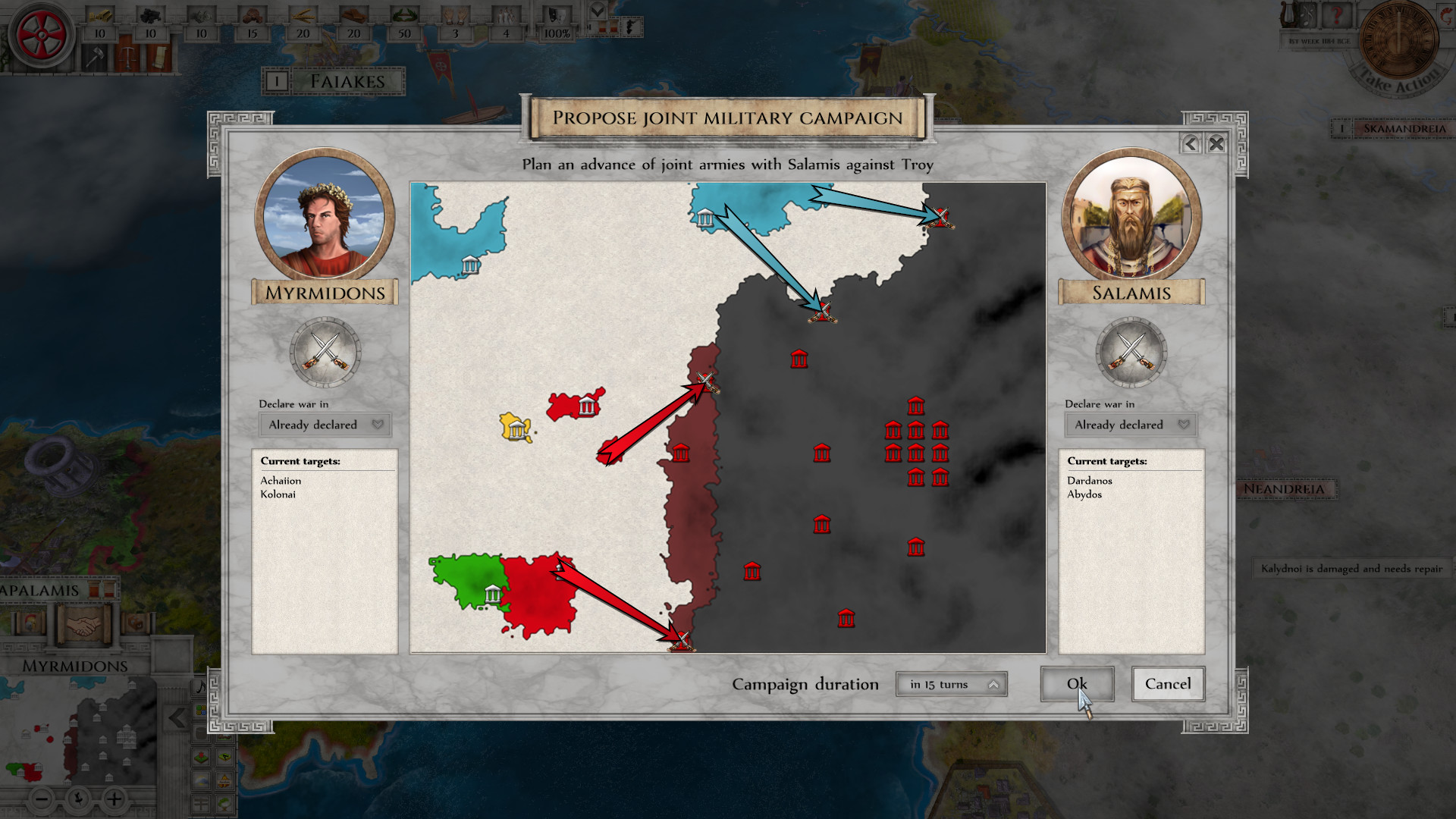This screenshot has height=819, width=1456.
Task: Click the laurel wreath prestige icon
Action: [x=403, y=14]
